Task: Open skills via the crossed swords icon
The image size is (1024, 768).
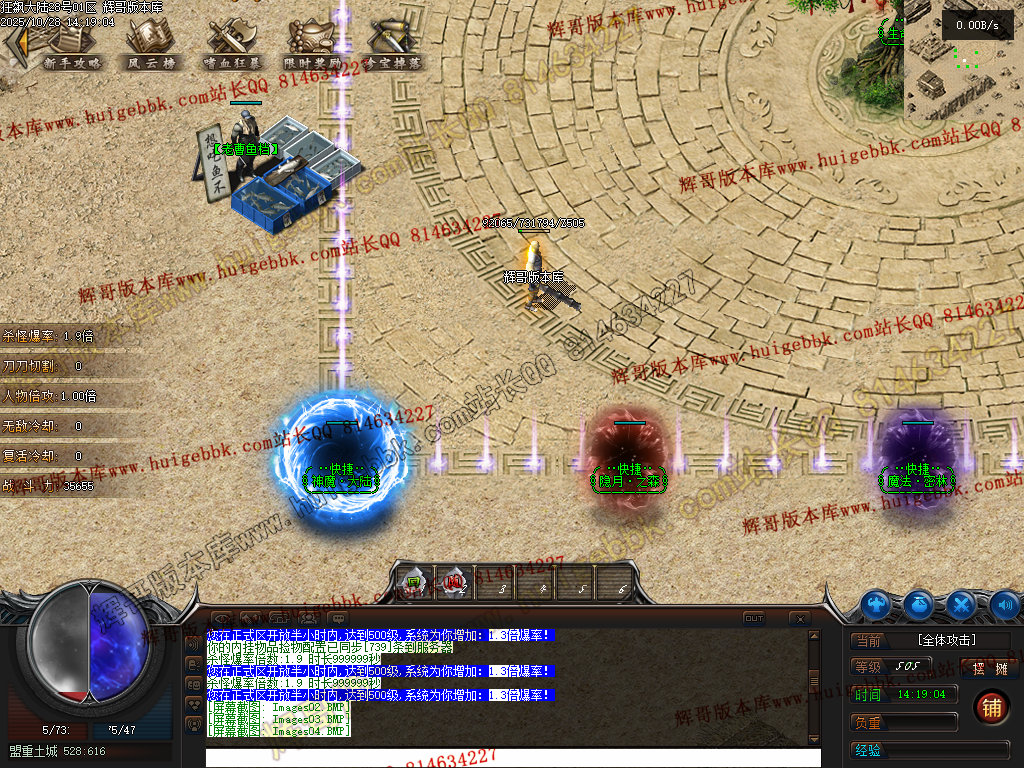Action: tap(961, 605)
